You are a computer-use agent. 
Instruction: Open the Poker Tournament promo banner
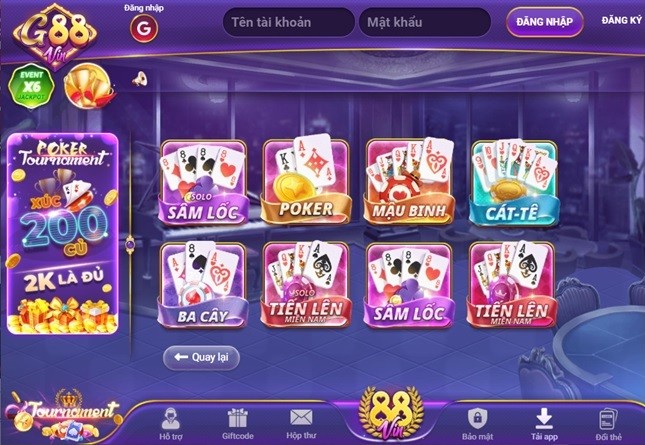(63, 234)
